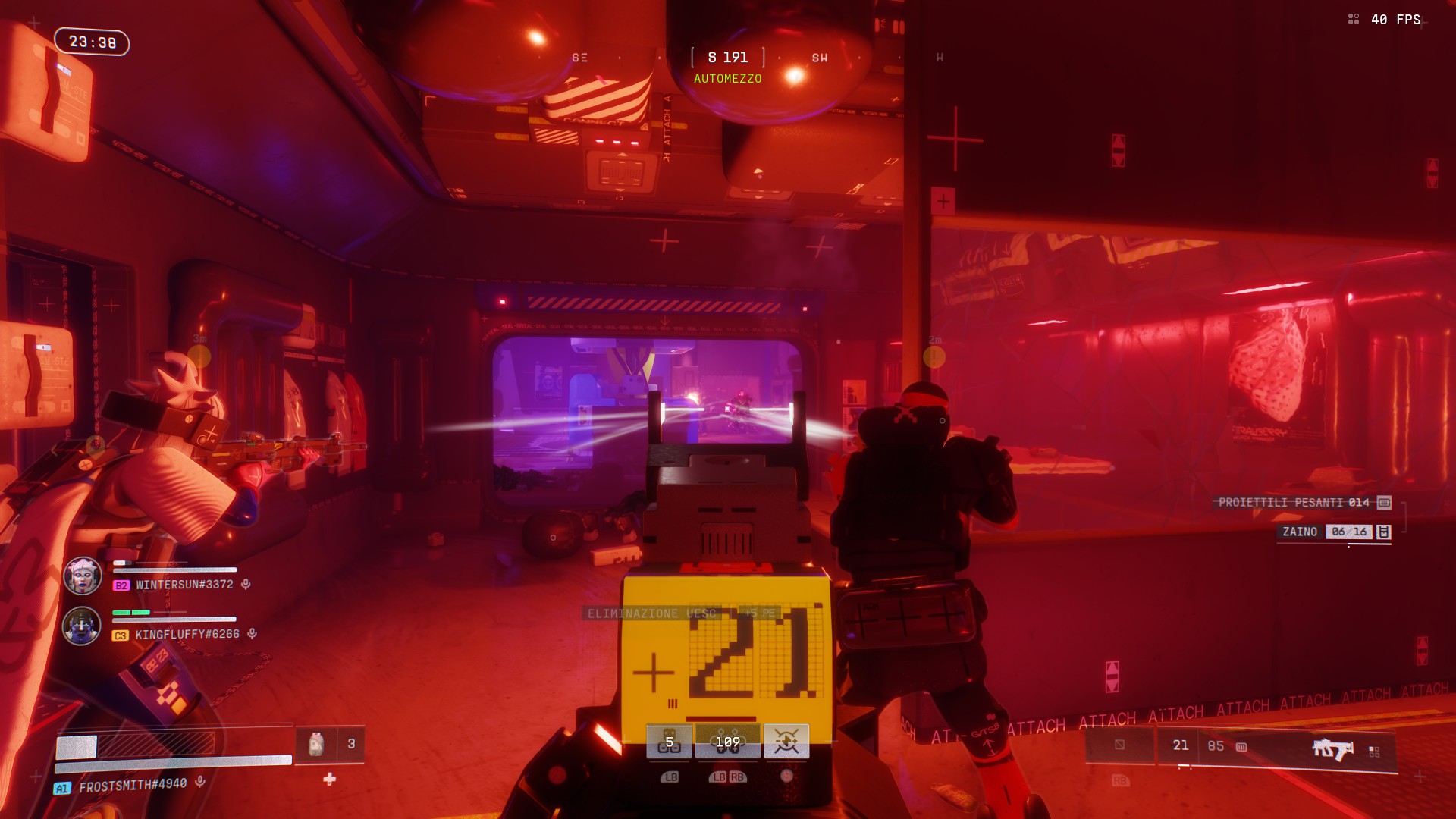Click the 40 FPS overlay counter

pos(1395,20)
